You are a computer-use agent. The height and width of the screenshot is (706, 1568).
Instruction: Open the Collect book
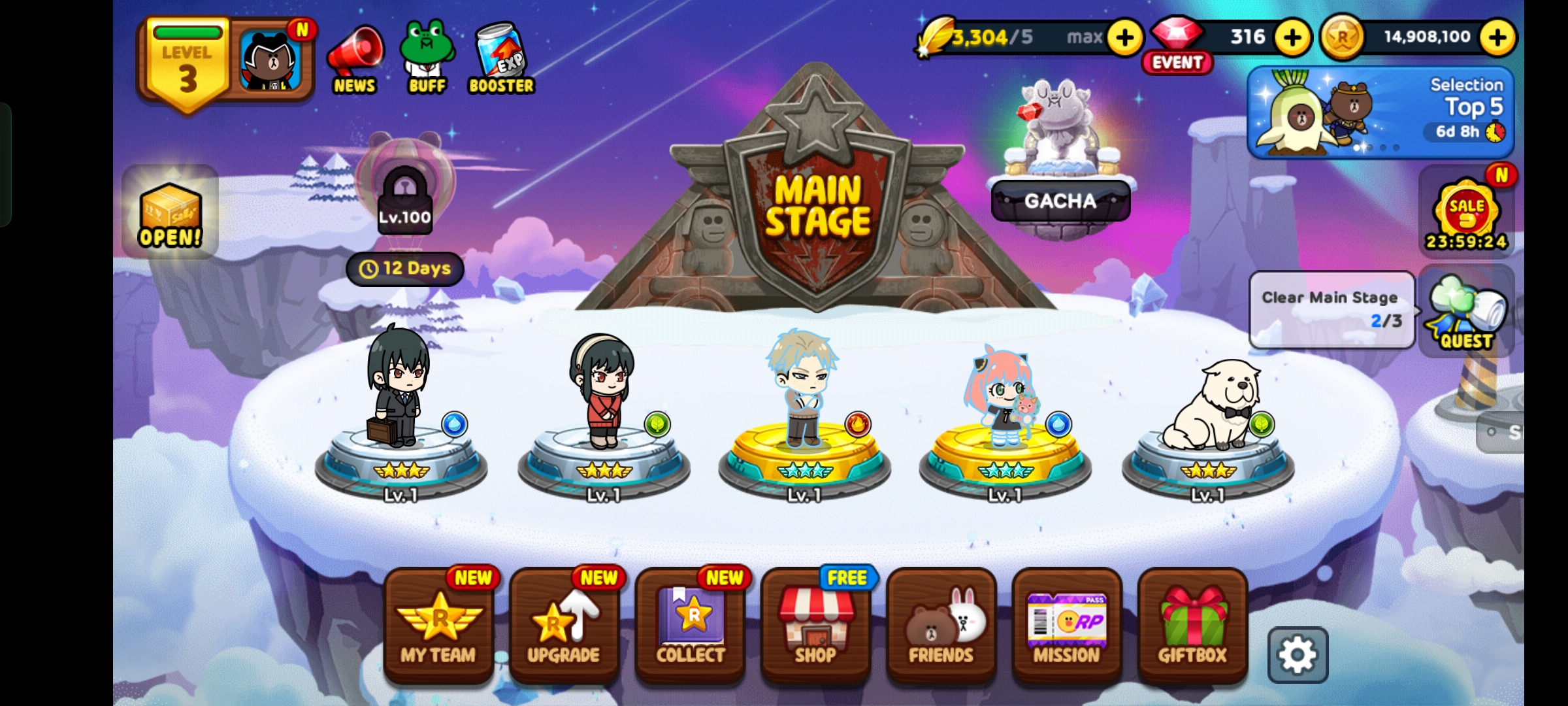(690, 626)
